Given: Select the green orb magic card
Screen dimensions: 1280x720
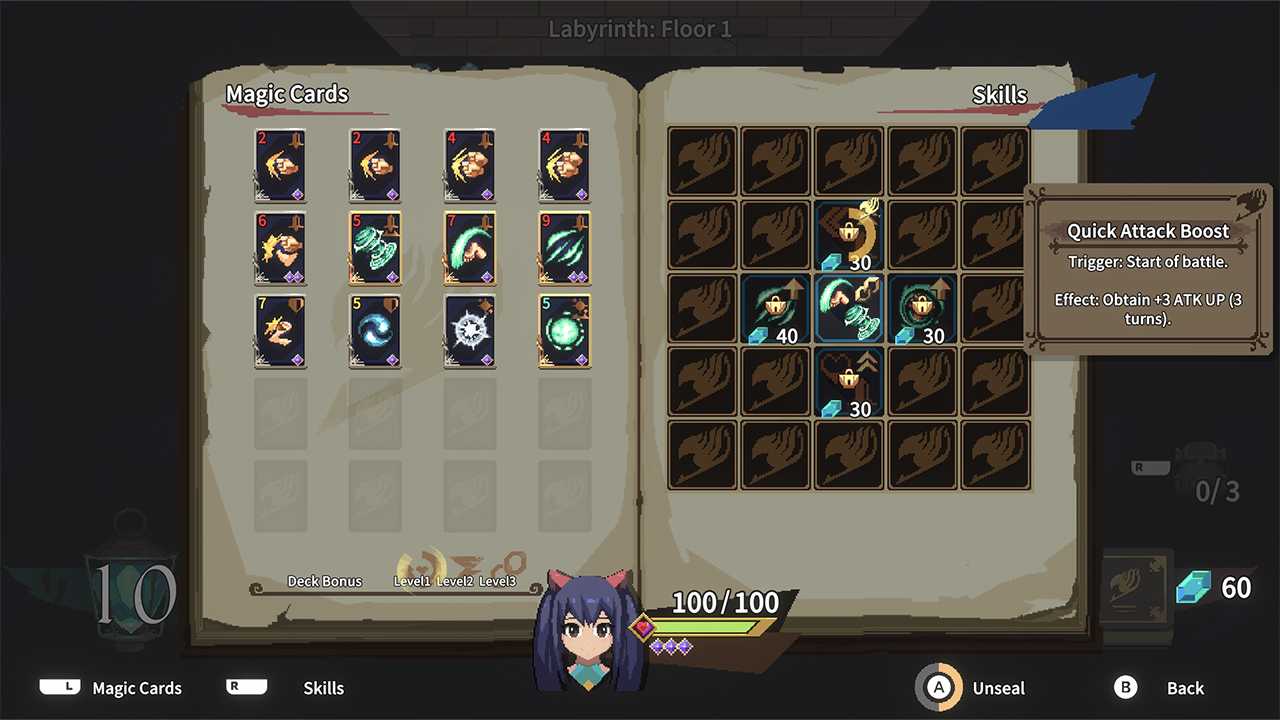Looking at the screenshot, I should (564, 330).
